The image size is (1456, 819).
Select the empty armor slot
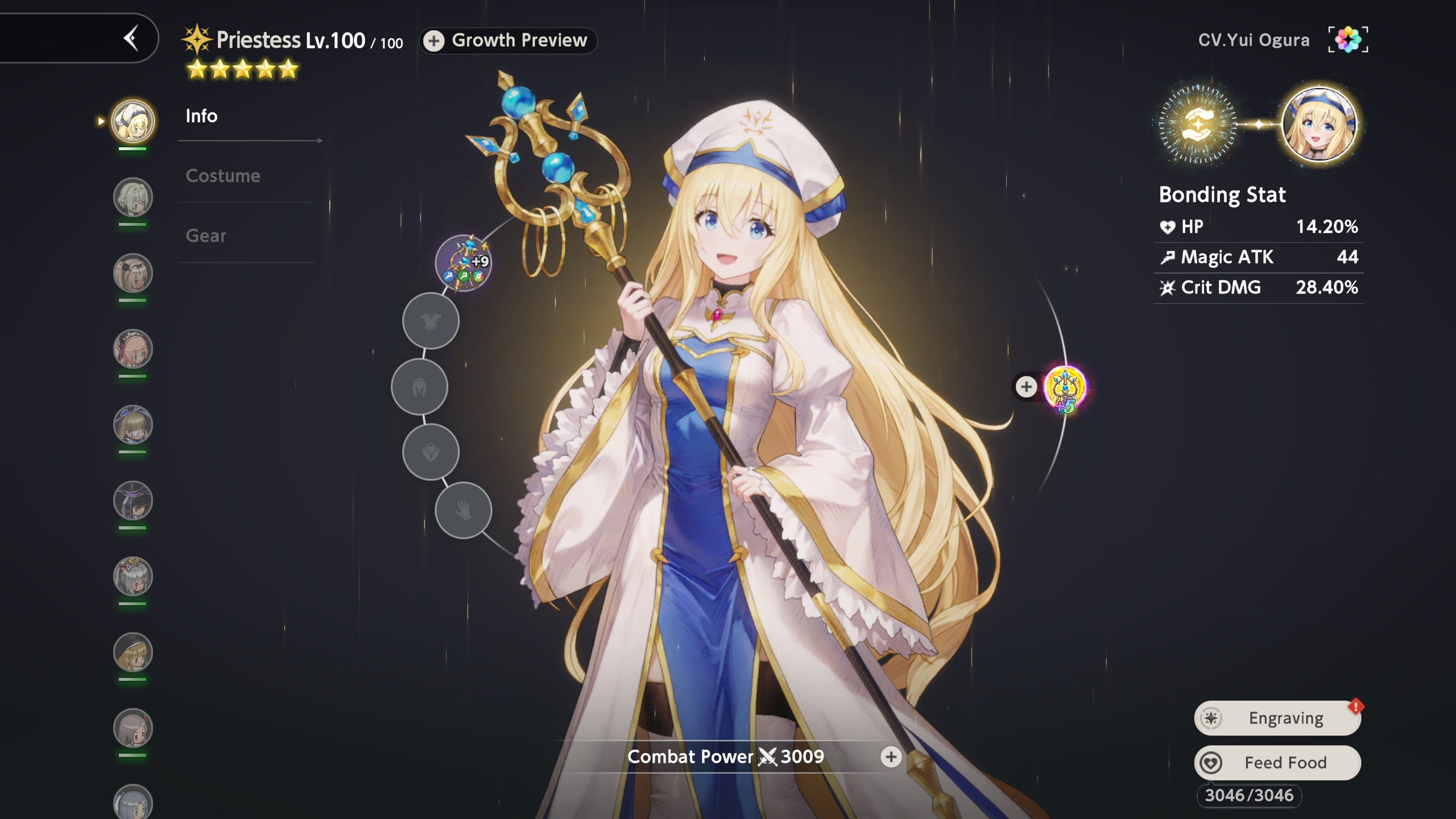431,321
